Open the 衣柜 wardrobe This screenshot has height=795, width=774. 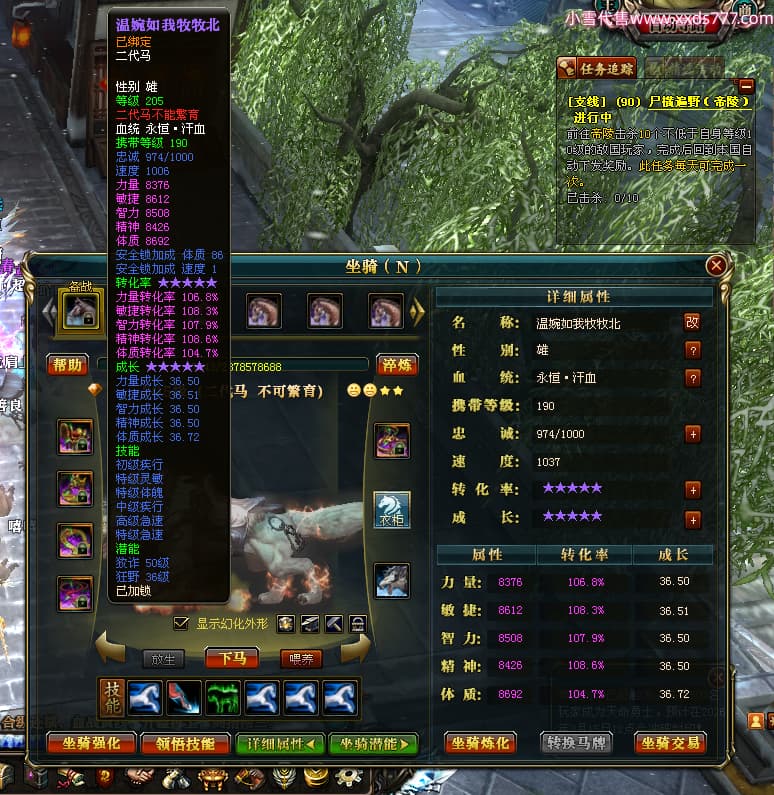click(x=392, y=509)
